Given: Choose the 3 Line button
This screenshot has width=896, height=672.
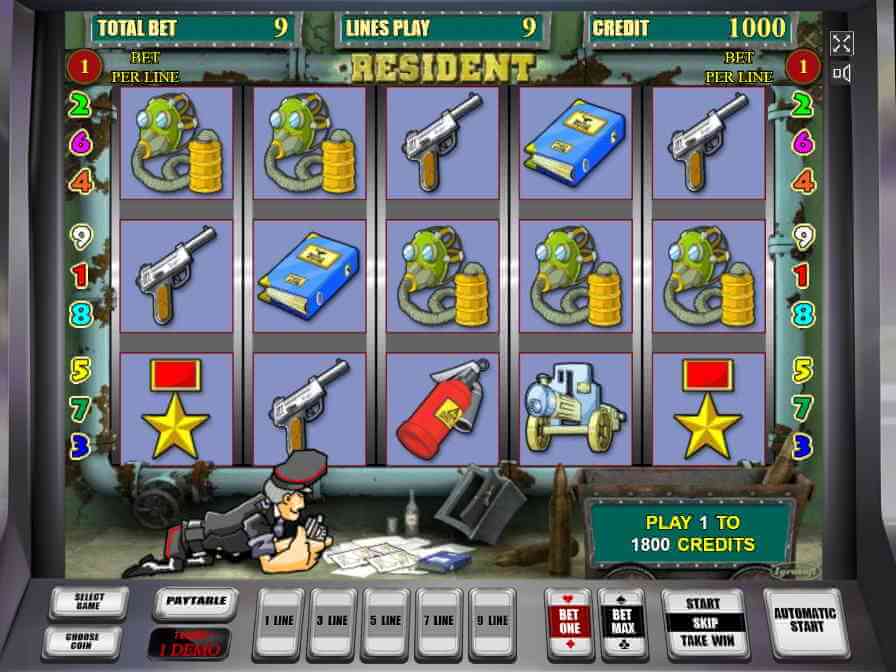Looking at the screenshot, I should pyautogui.click(x=334, y=621).
